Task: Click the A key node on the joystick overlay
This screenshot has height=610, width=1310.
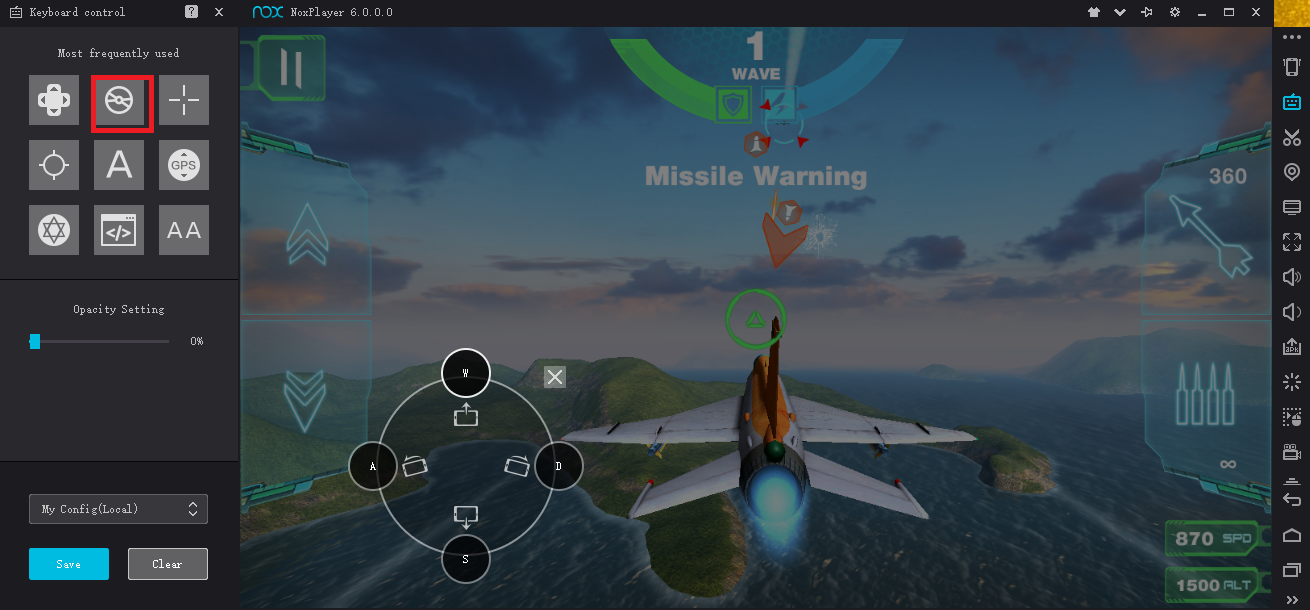Action: [x=373, y=466]
